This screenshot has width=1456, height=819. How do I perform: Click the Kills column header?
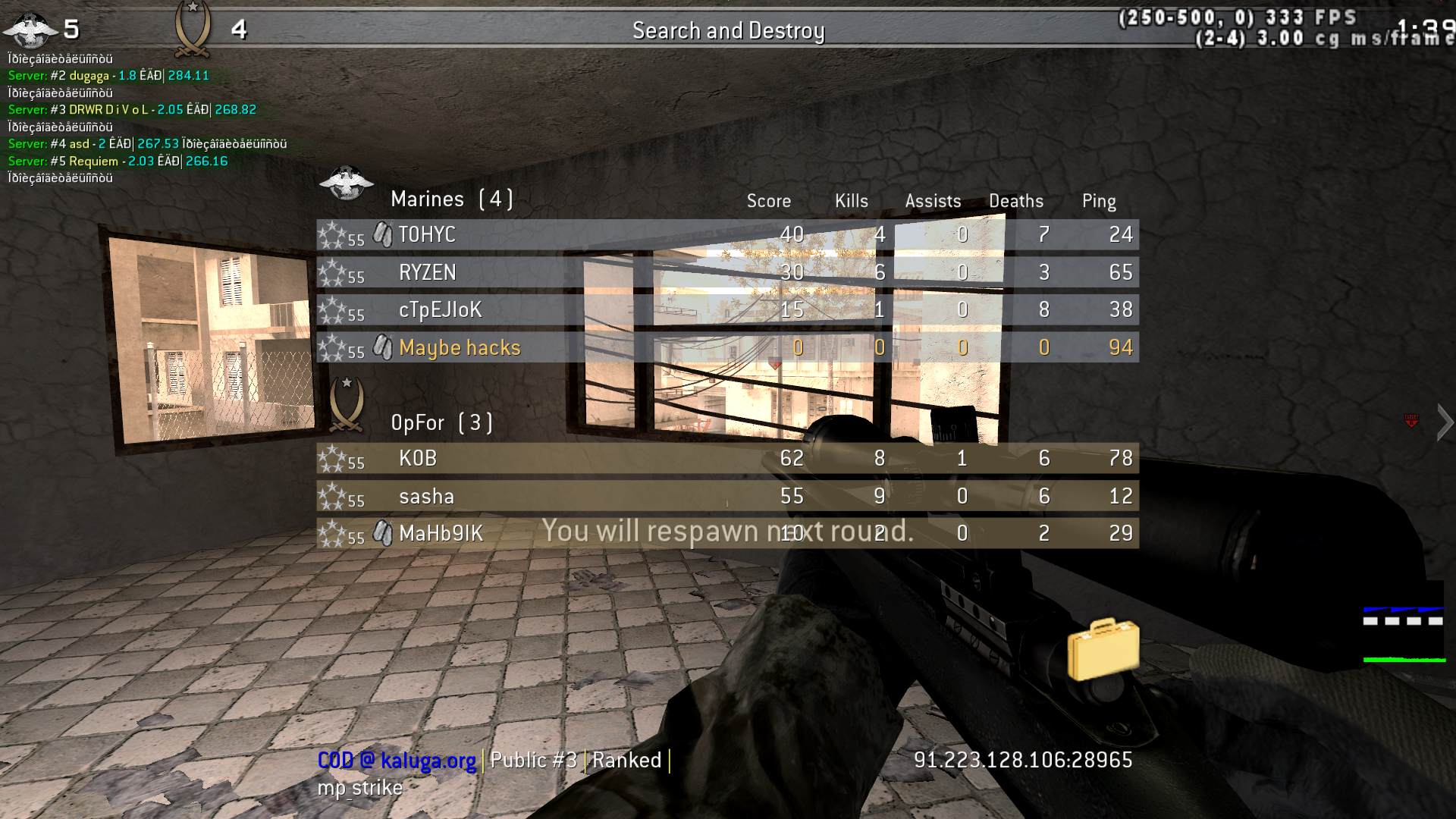pos(851,201)
